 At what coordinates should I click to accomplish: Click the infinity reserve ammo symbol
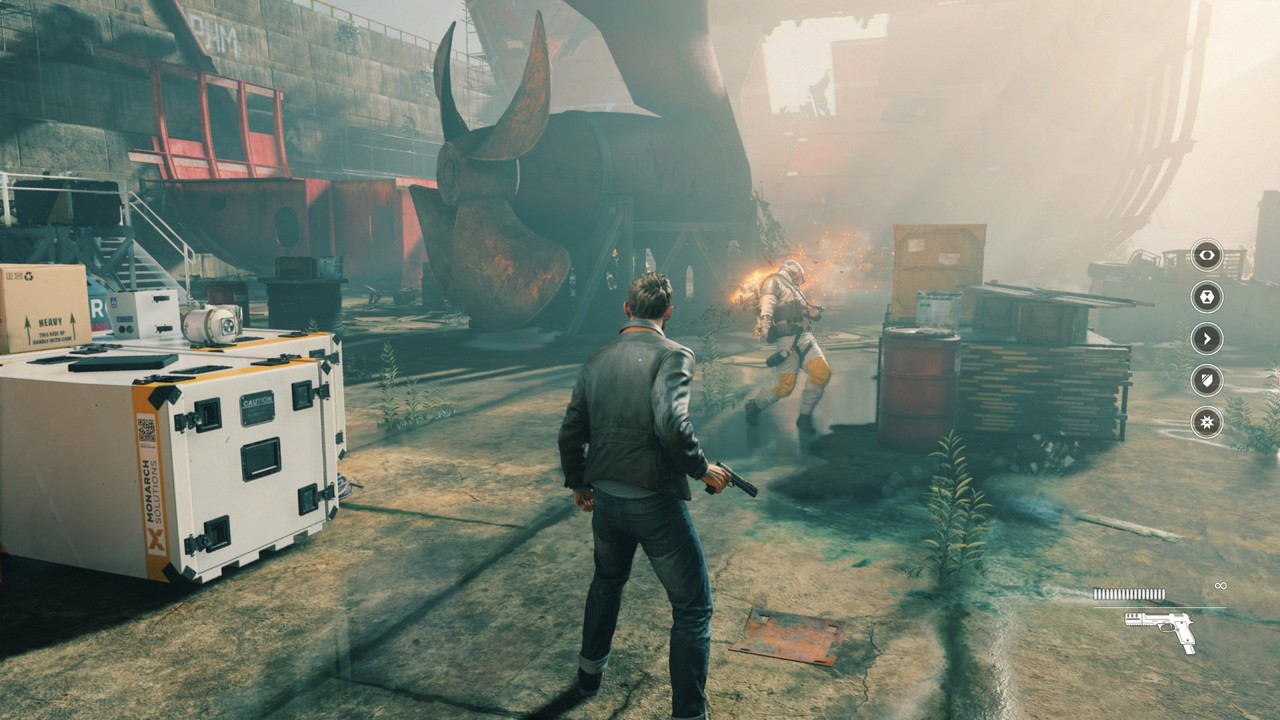[1221, 585]
